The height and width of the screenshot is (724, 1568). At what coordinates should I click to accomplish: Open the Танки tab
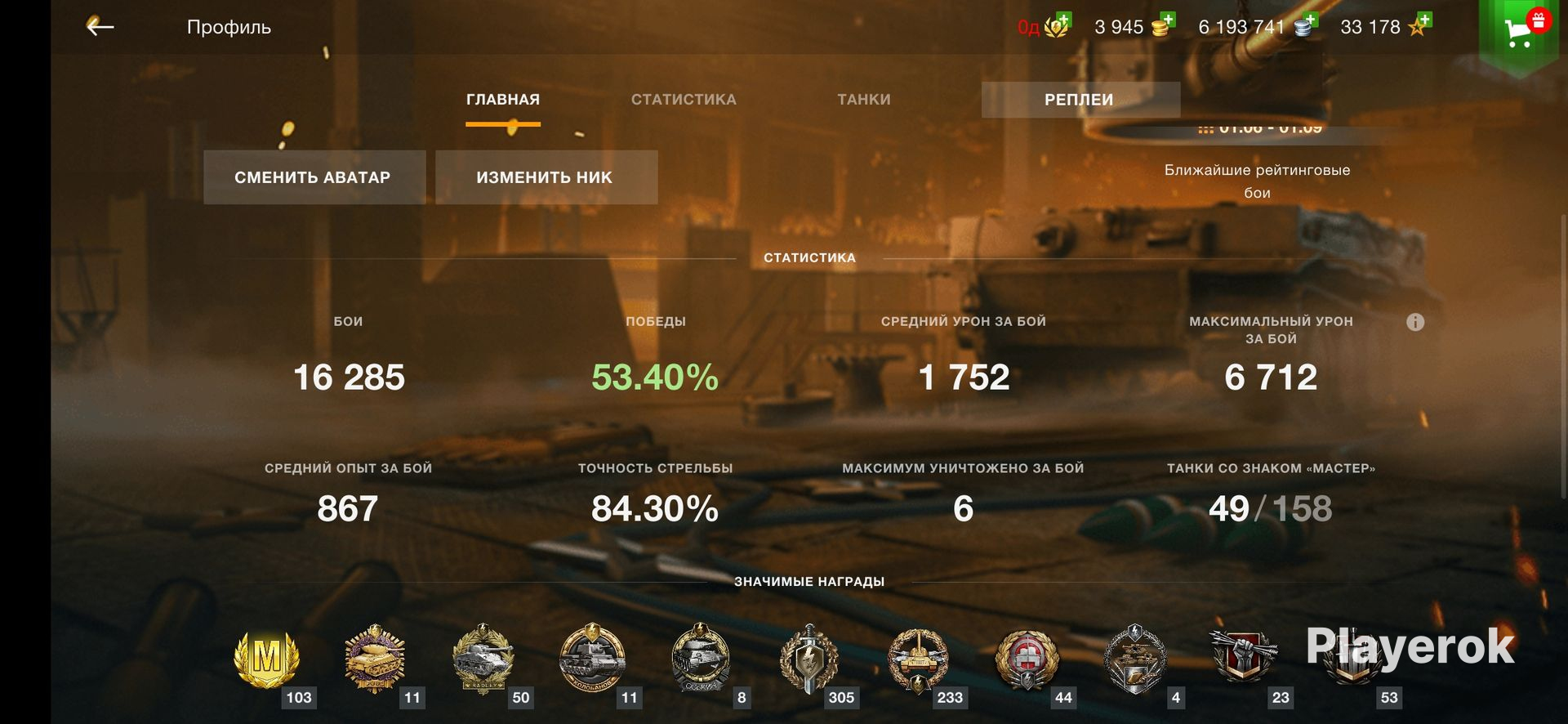tap(863, 100)
